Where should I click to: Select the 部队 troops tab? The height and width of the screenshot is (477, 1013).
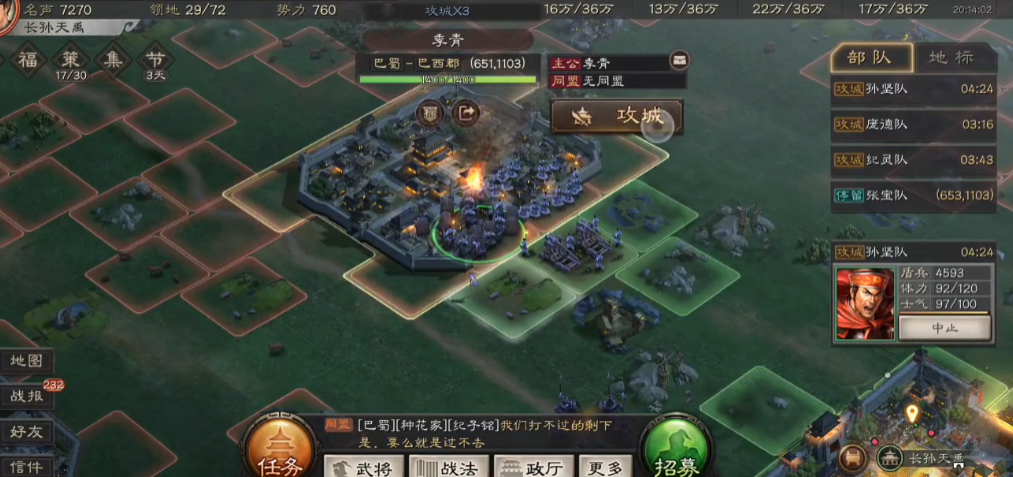[868, 57]
